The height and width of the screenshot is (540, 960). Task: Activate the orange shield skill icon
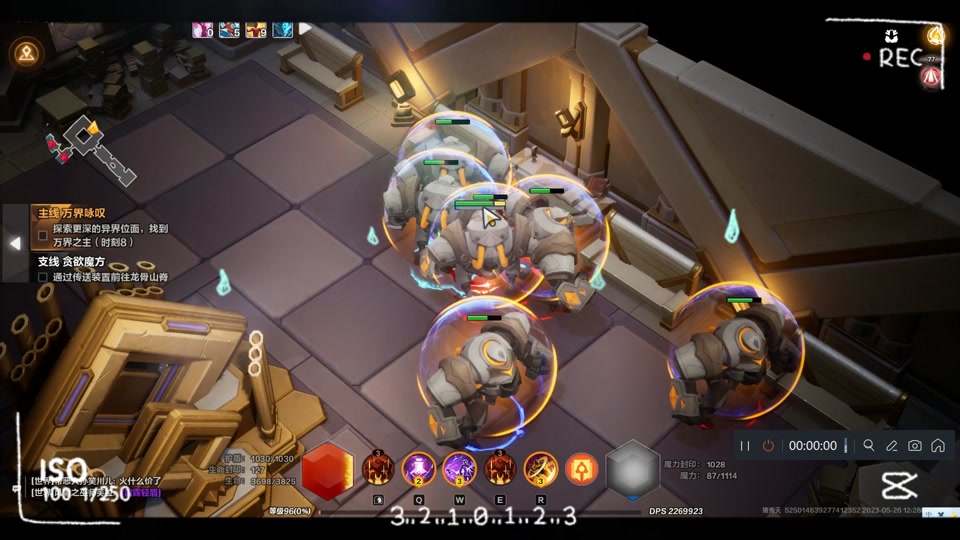point(582,468)
